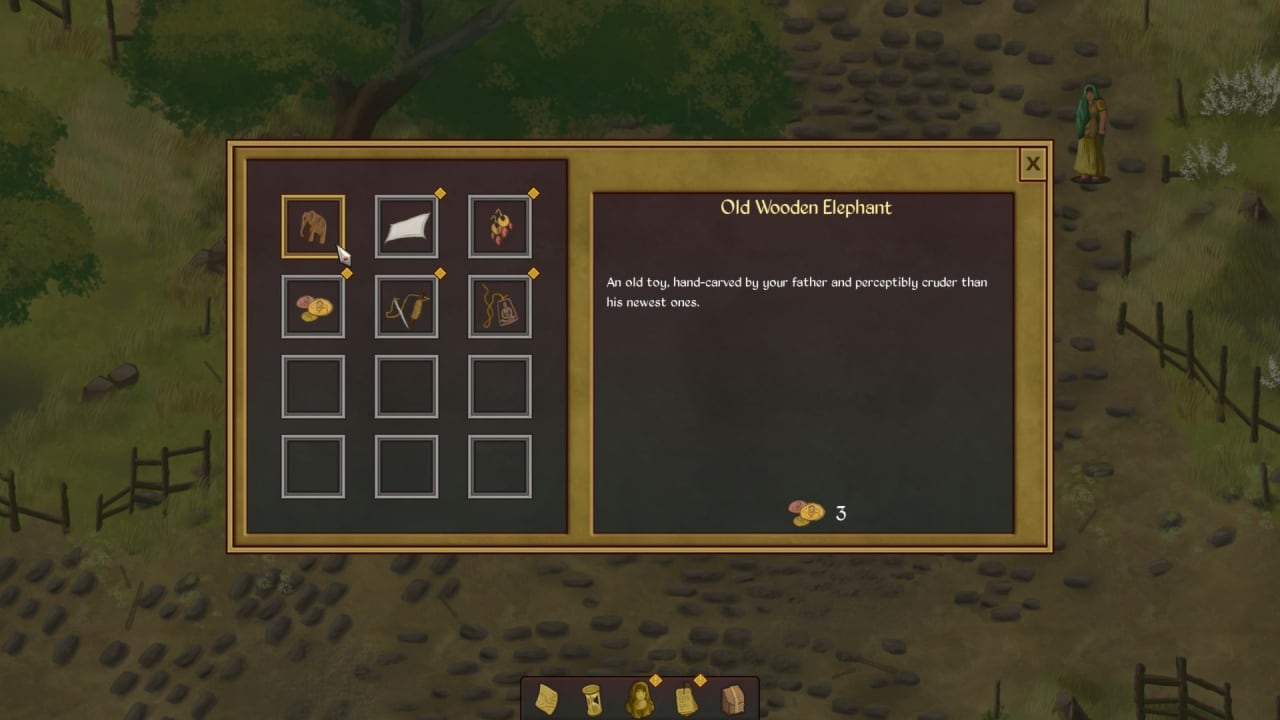
Task: Pick the needle and thread slot
Action: (x=406, y=307)
